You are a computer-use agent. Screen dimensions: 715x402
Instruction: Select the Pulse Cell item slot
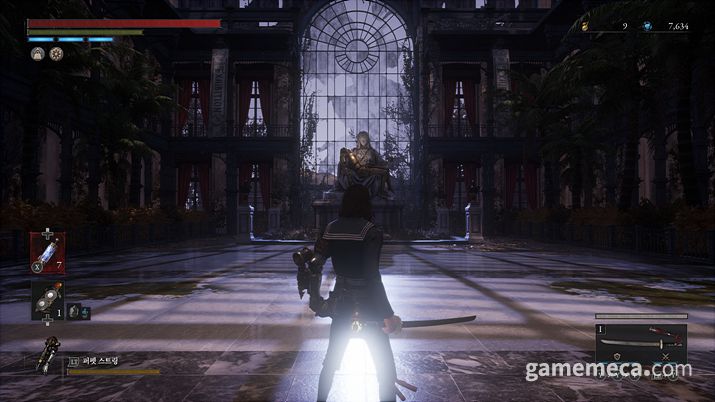coord(47,252)
